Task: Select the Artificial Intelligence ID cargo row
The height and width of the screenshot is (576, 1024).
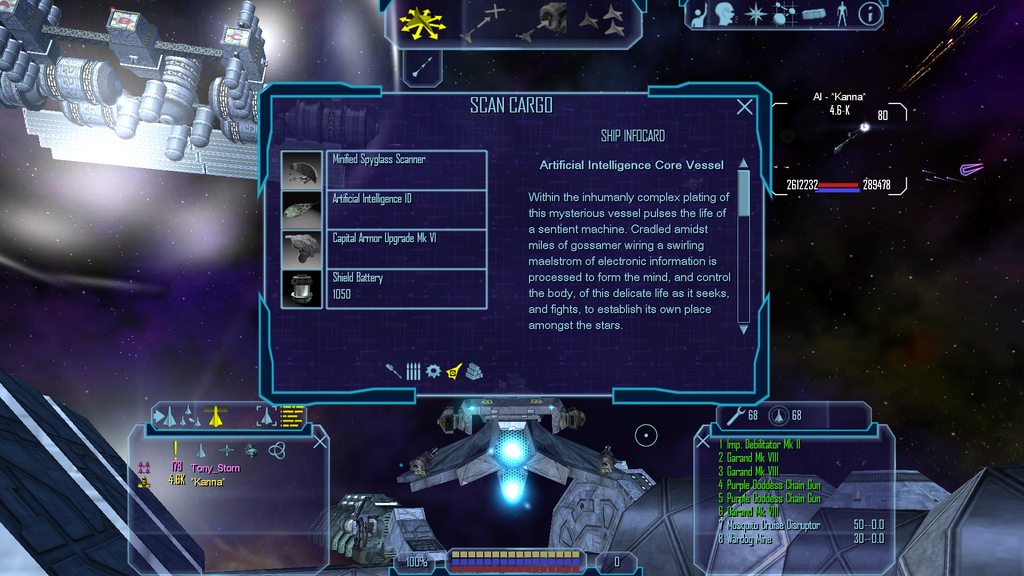Action: [406, 209]
